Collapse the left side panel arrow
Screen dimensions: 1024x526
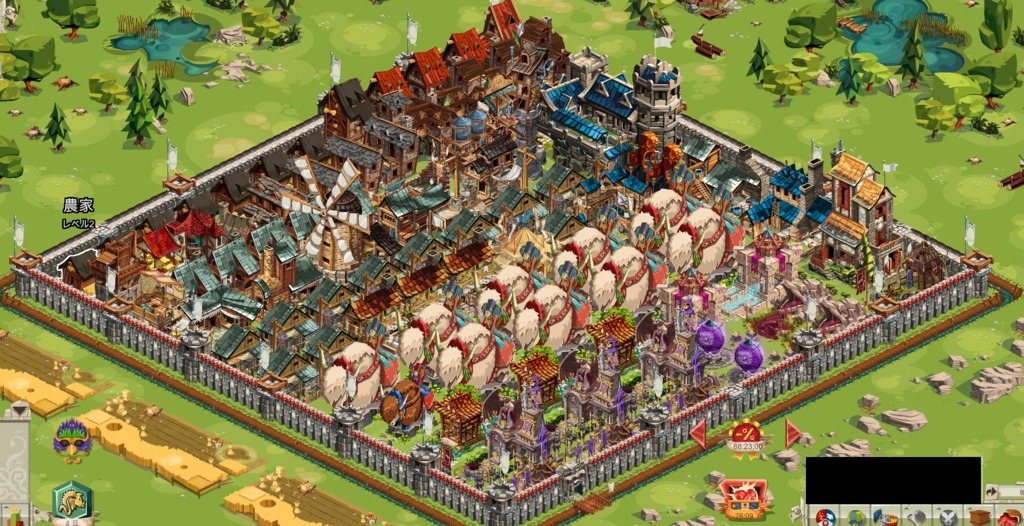pos(18,410)
